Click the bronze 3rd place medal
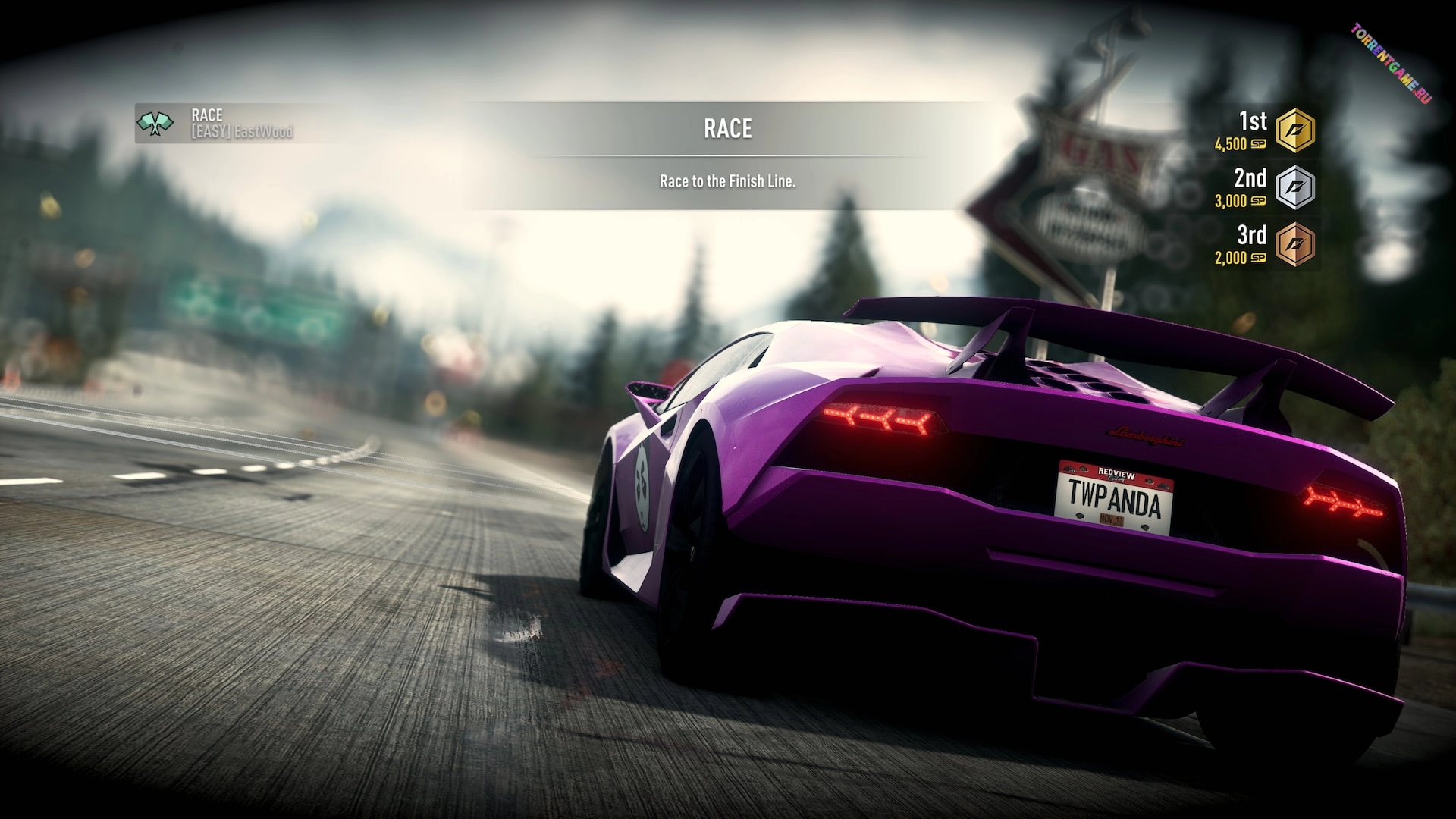 [x=1294, y=244]
